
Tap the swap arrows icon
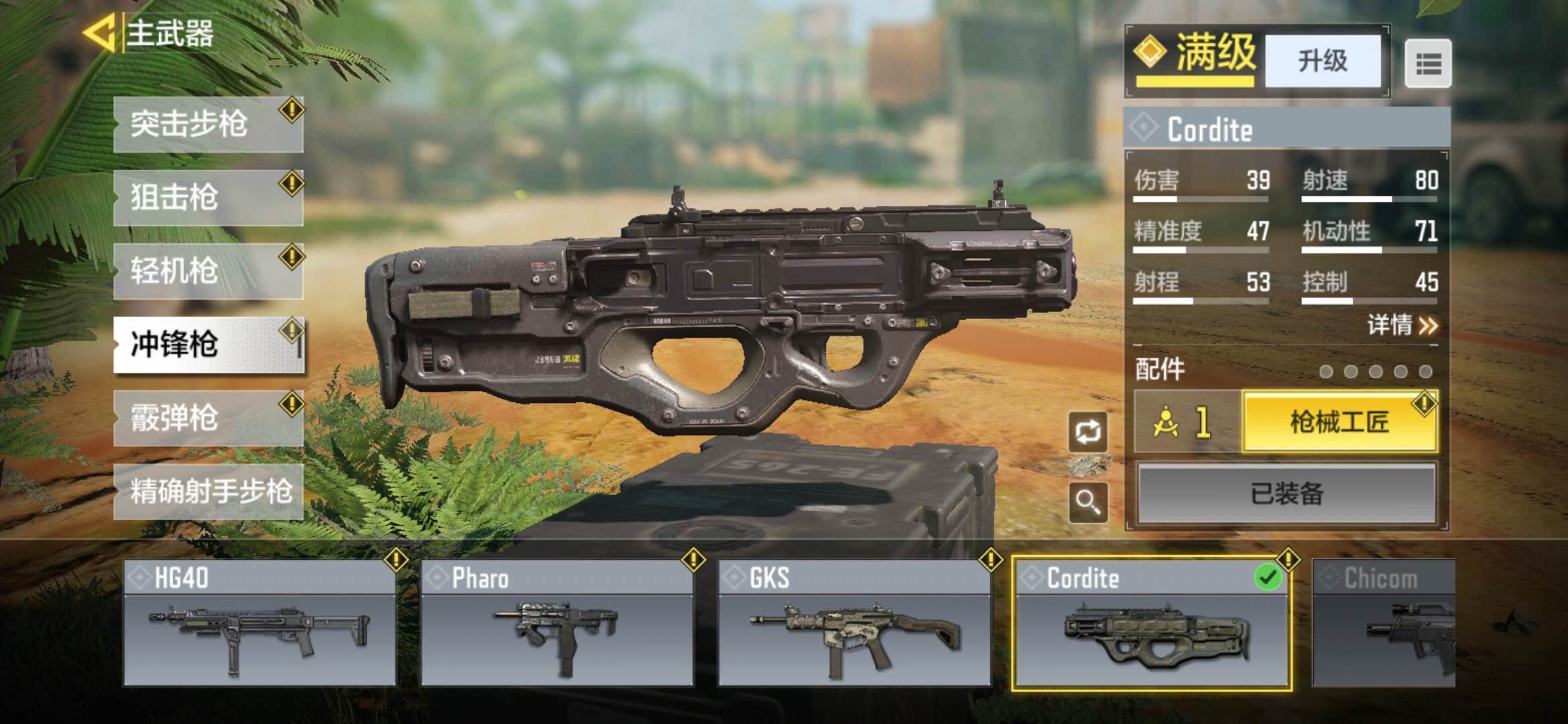coord(1088,432)
